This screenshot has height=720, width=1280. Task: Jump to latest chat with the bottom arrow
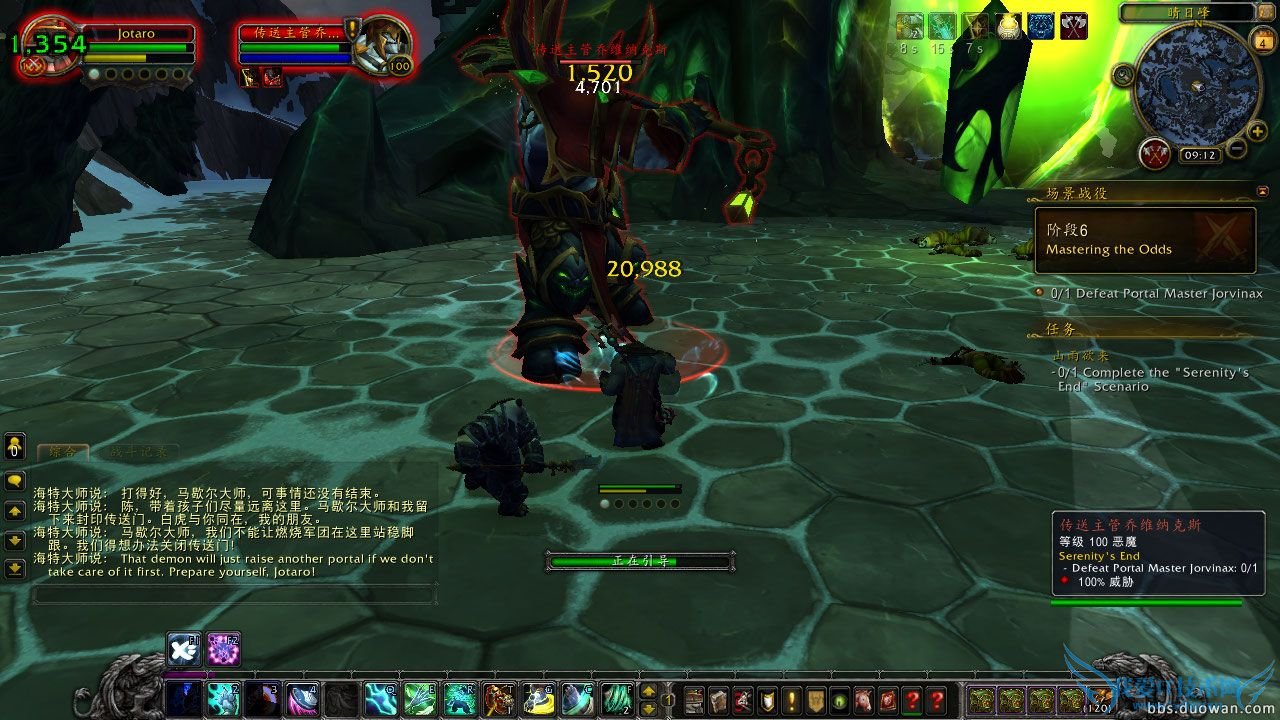point(14,570)
